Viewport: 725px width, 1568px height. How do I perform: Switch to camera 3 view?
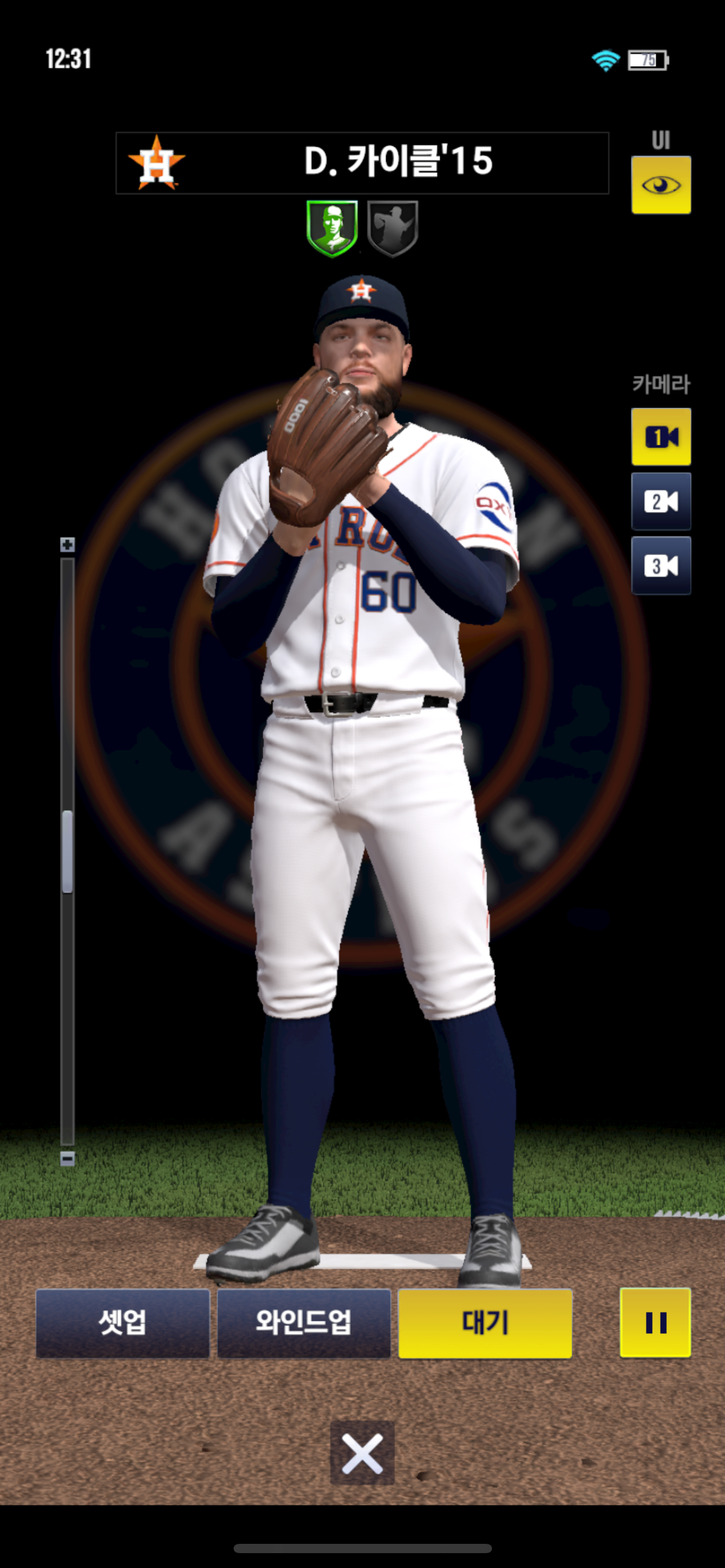(x=661, y=565)
